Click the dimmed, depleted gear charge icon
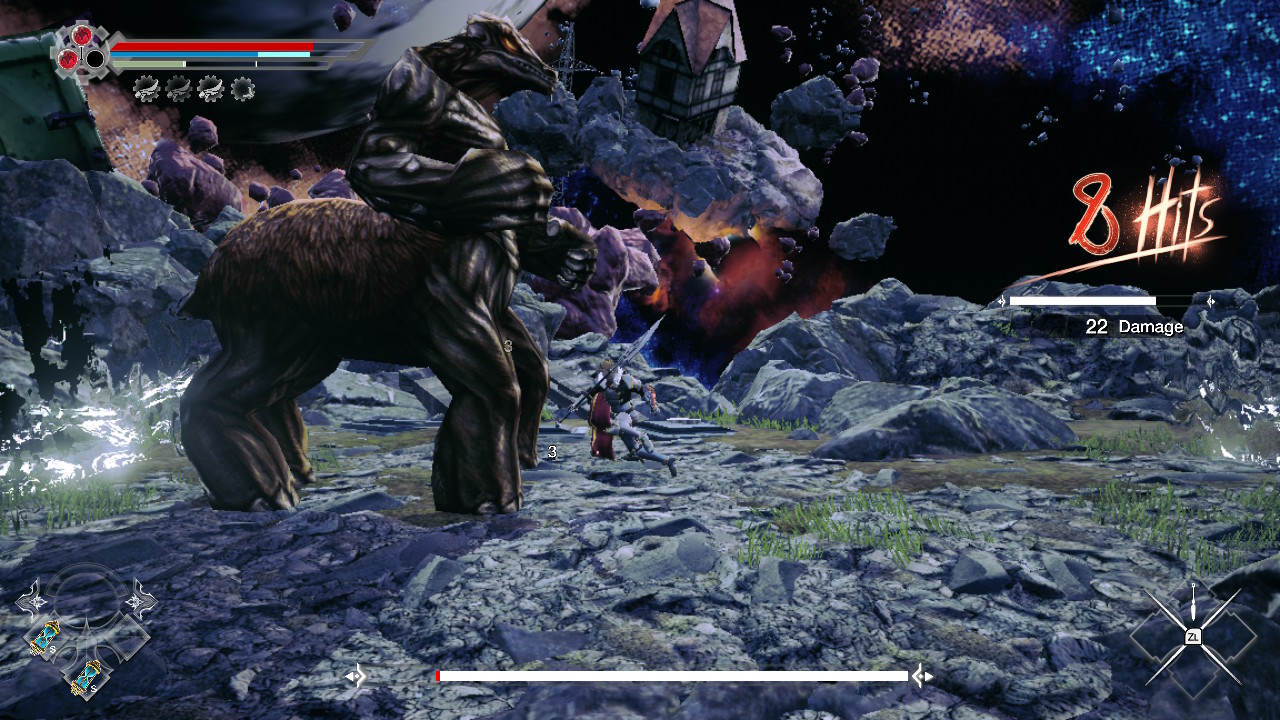This screenshot has height=720, width=1280. point(242,90)
